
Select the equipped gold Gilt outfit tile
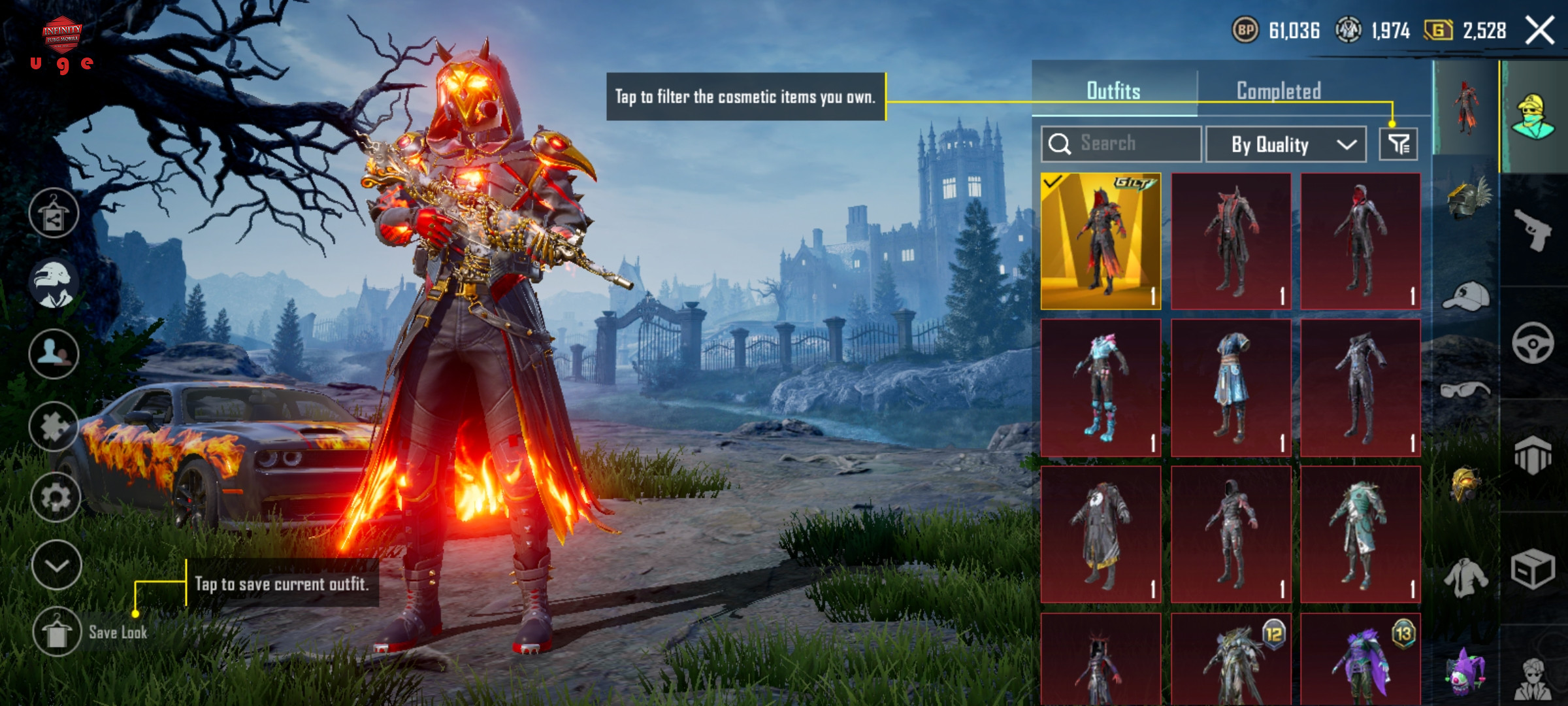[x=1101, y=241]
